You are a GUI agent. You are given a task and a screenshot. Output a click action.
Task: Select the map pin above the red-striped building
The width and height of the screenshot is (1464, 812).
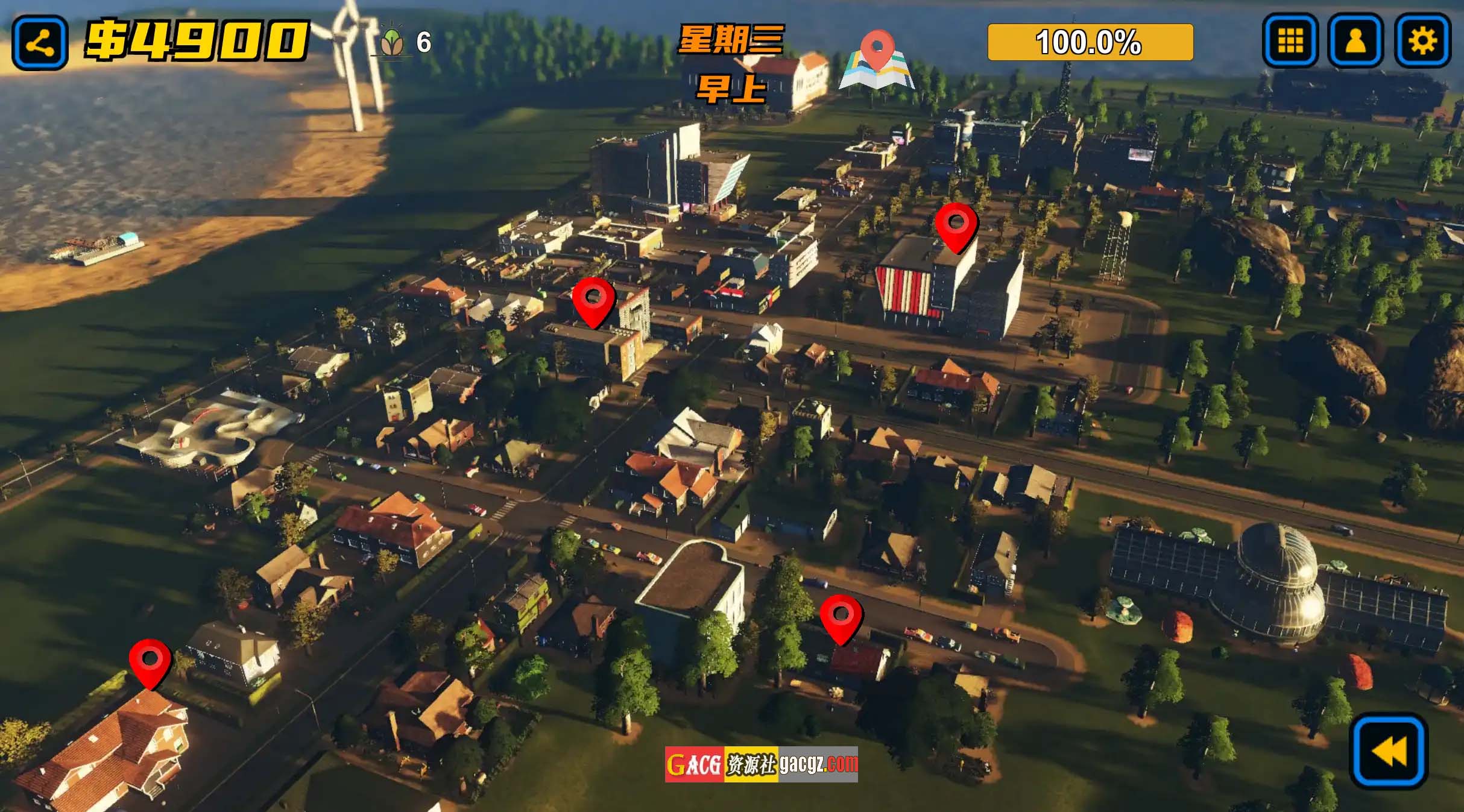[956, 226]
